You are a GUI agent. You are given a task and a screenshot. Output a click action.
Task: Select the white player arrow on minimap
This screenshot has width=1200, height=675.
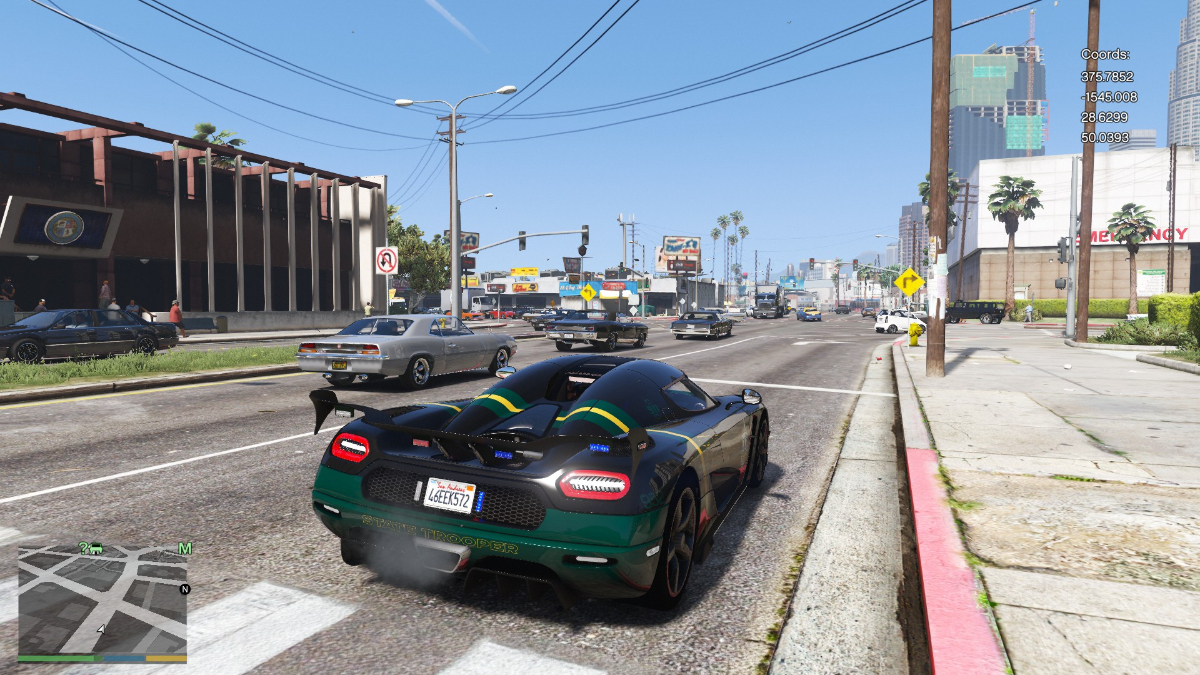101,629
